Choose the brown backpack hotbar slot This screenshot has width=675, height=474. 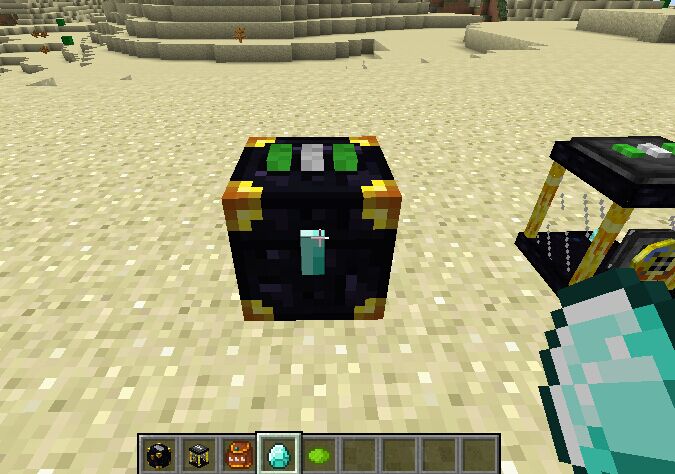[x=237, y=453]
